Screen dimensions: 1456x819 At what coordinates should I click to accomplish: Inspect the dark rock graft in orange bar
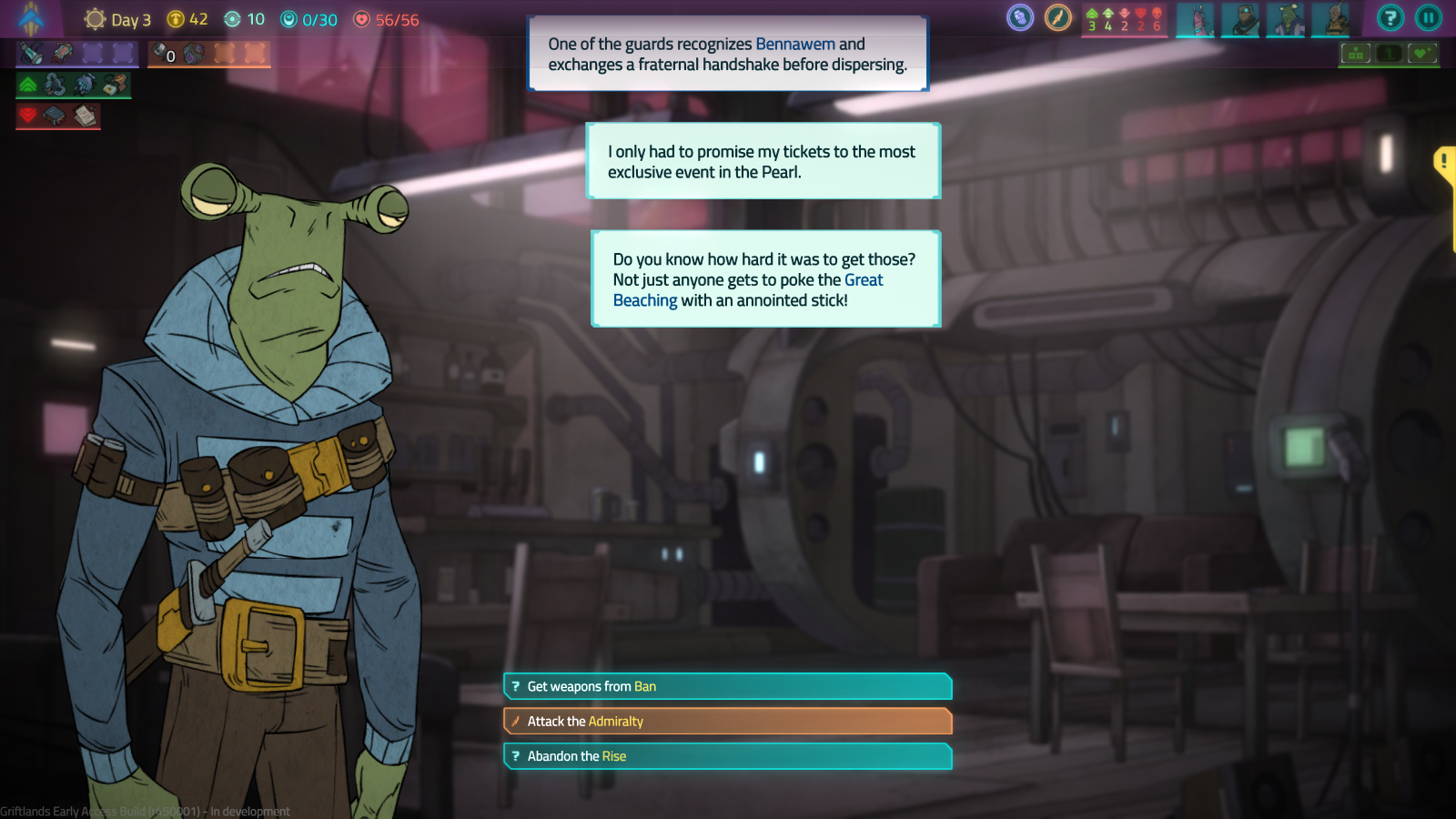pos(194,54)
